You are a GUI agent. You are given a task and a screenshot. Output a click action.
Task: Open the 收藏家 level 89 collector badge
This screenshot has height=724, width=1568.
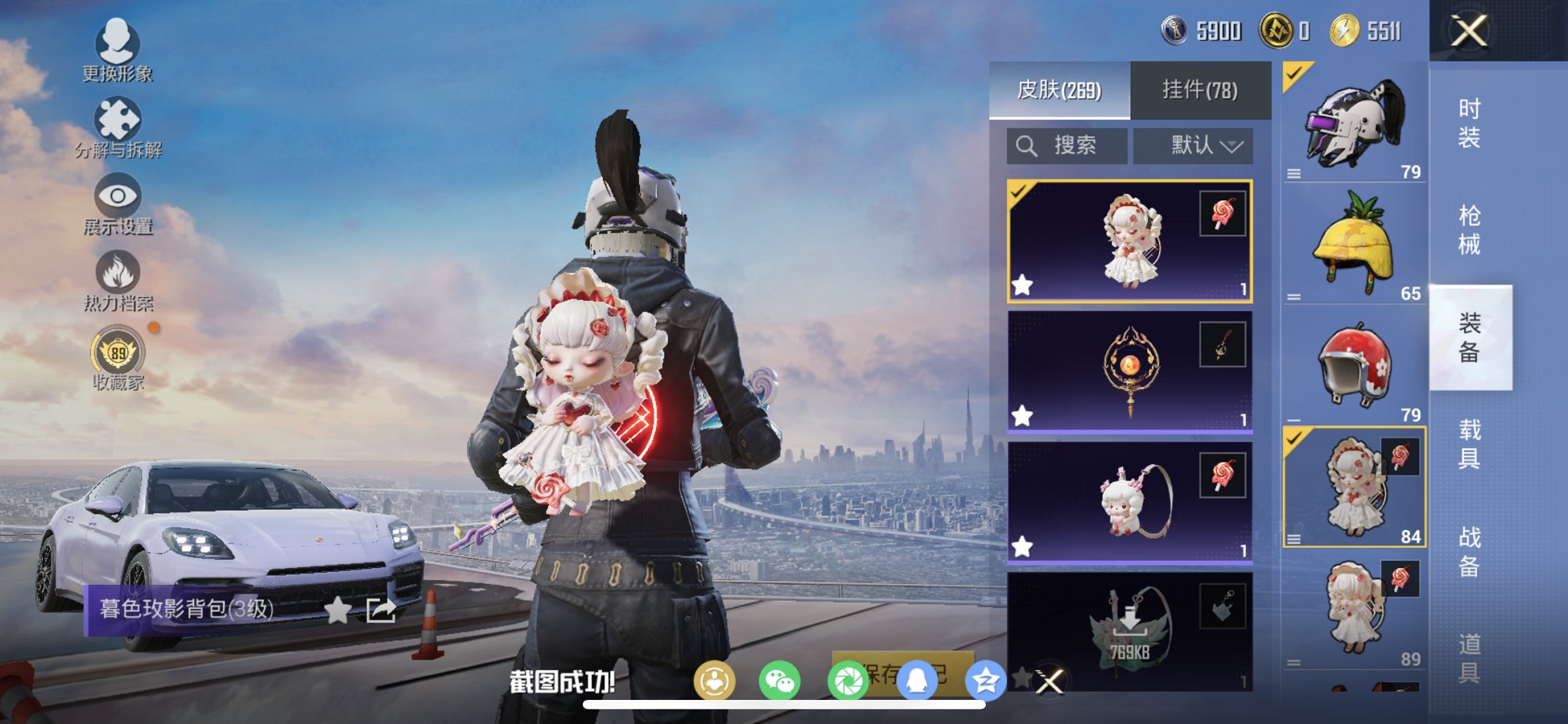tap(117, 353)
